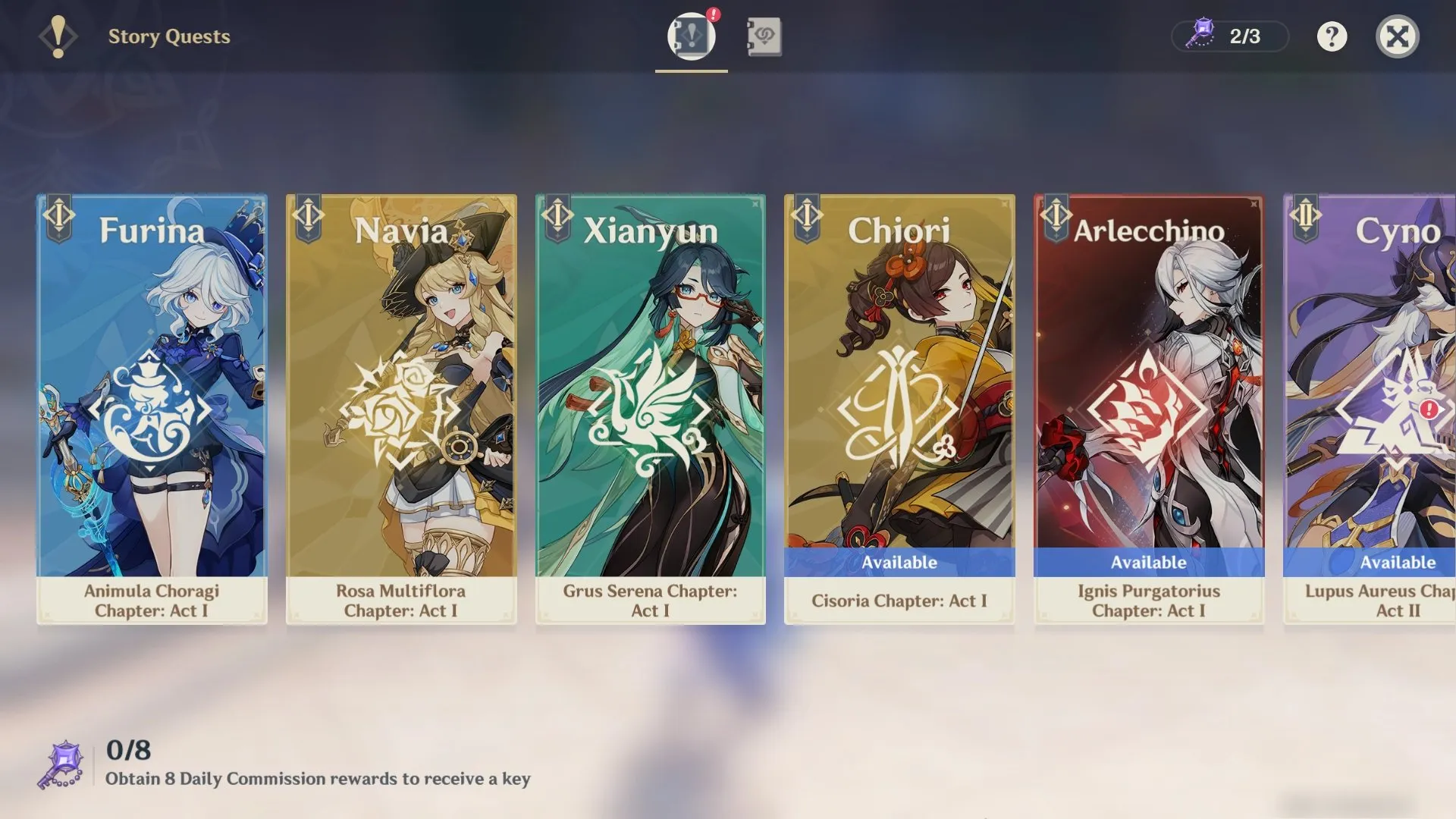The height and width of the screenshot is (819, 1456).
Task: Click the key icon next to Daily Commission text
Action: tap(58, 765)
